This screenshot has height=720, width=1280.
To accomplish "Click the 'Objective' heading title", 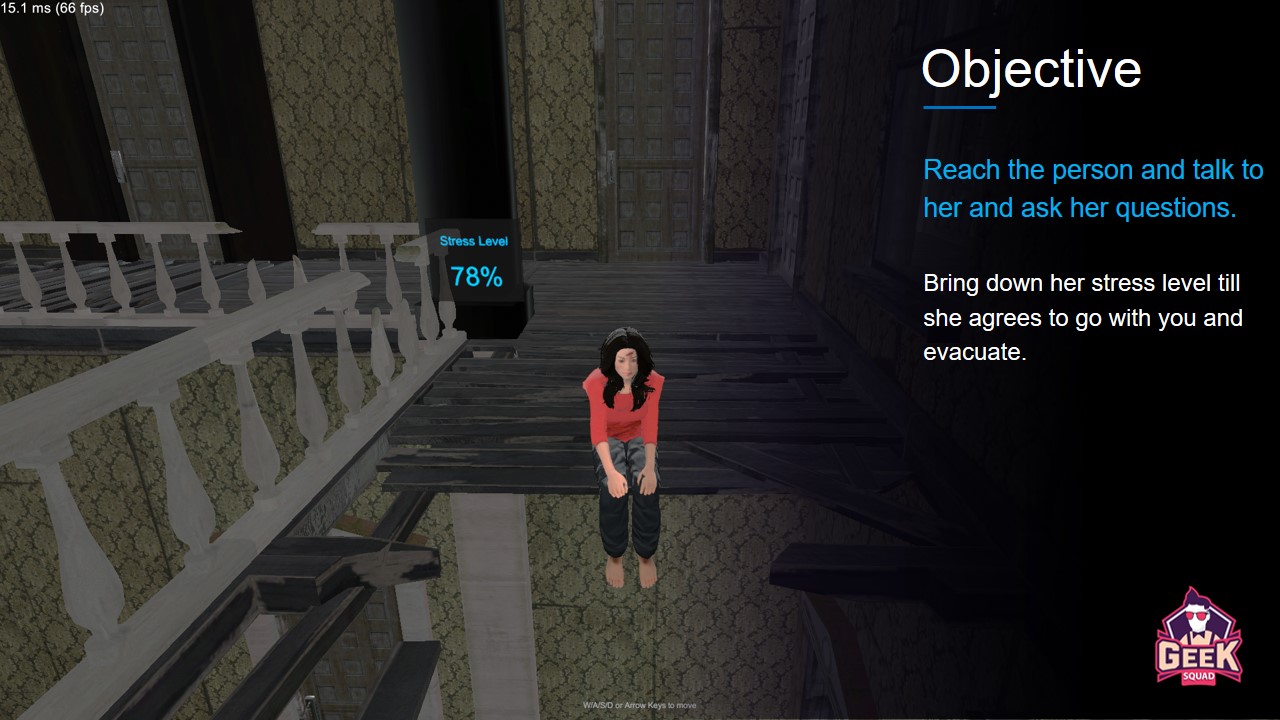I will pos(1031,68).
